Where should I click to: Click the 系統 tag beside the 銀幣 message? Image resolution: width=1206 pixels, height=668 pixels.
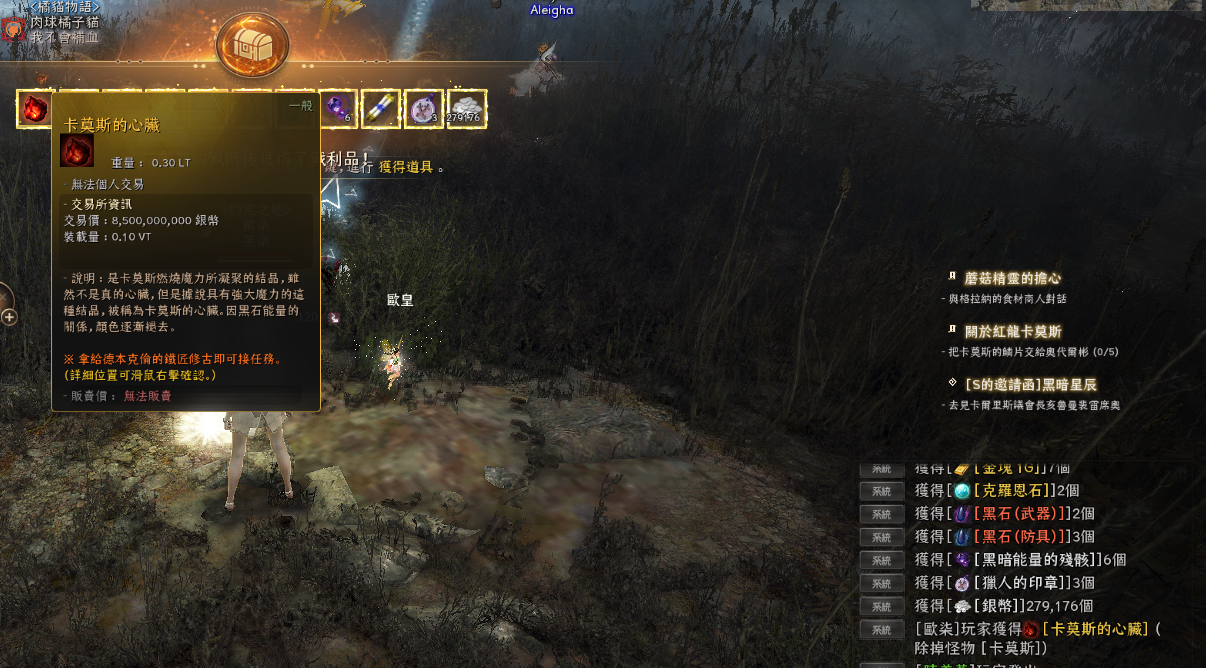[881, 606]
